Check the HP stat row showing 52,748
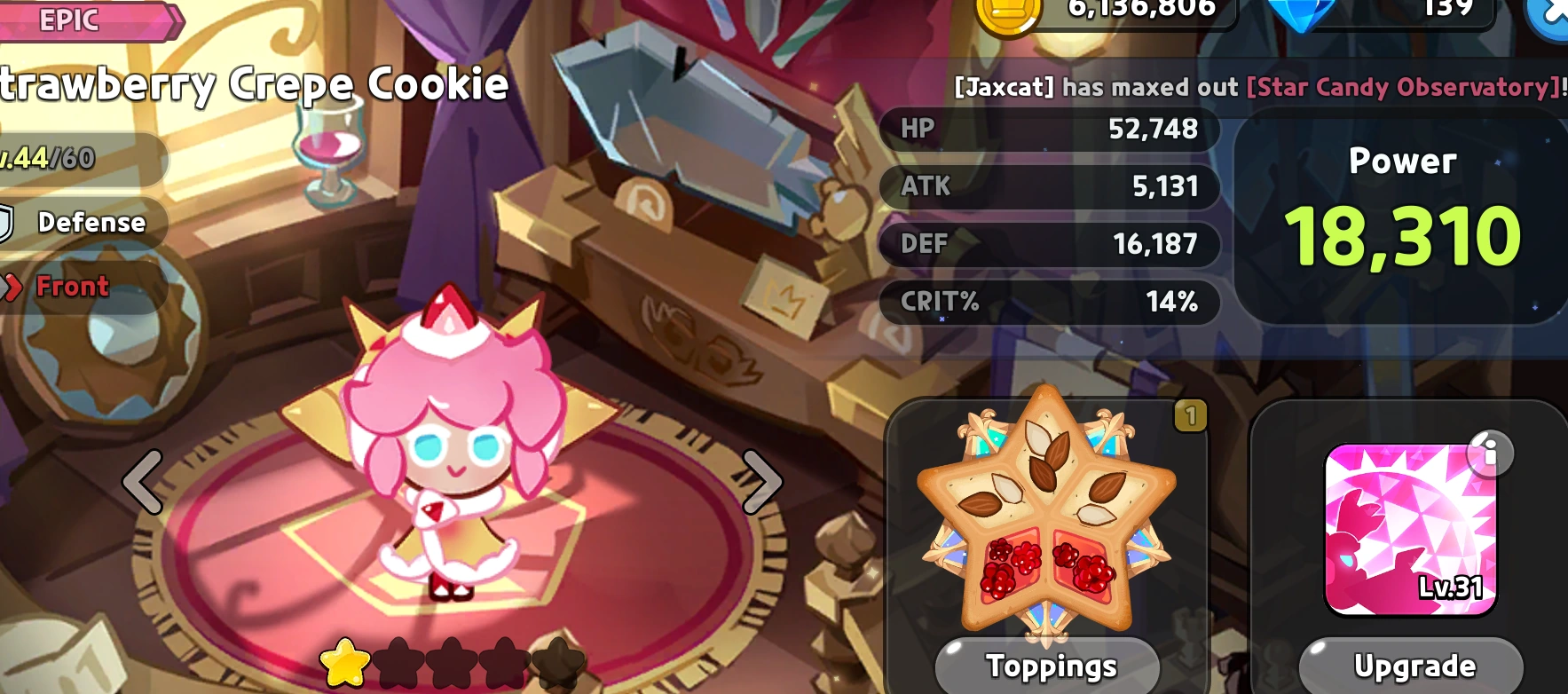This screenshot has width=1568, height=694. [1049, 130]
